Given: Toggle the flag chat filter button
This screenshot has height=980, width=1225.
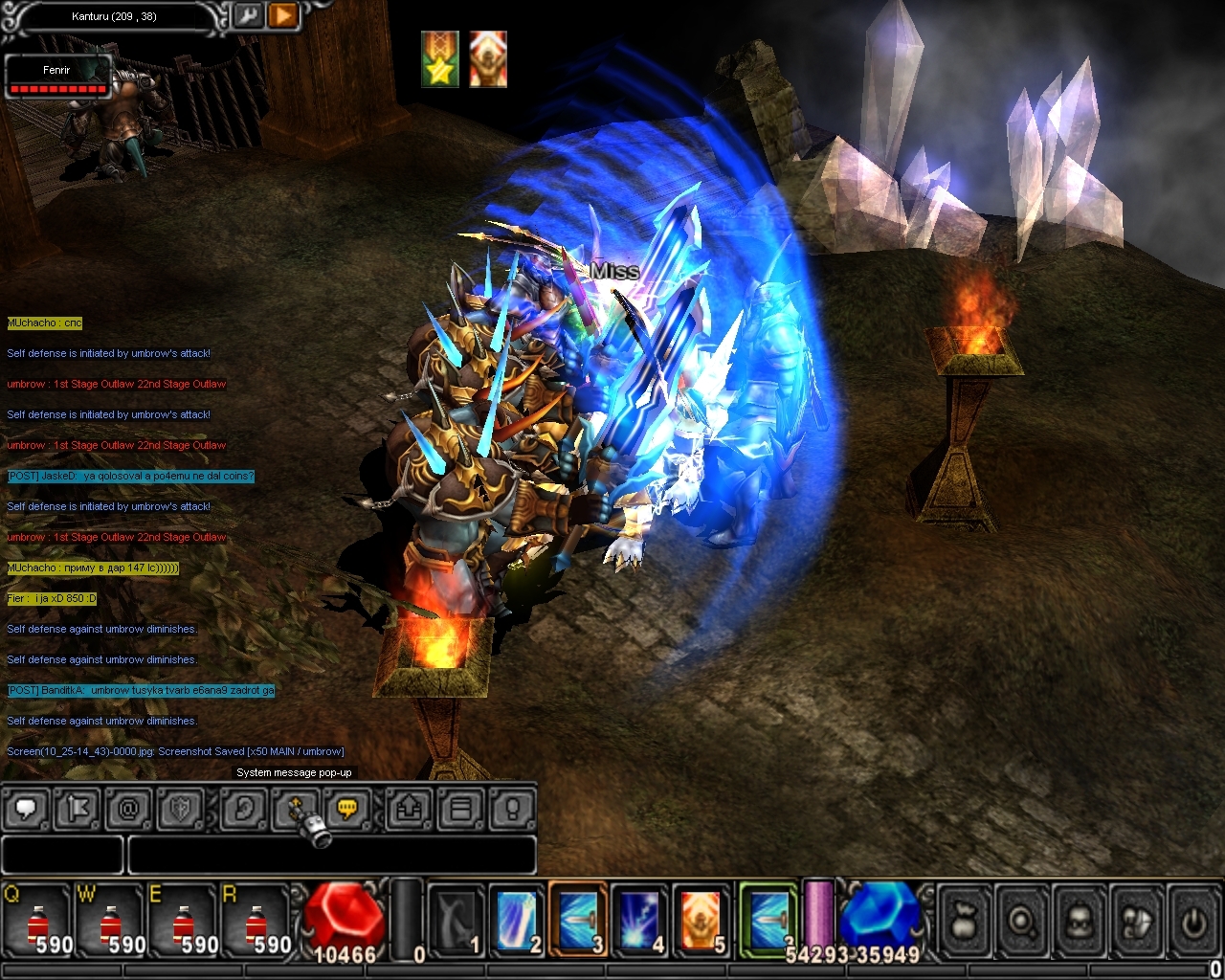Looking at the screenshot, I should pyautogui.click(x=78, y=810).
